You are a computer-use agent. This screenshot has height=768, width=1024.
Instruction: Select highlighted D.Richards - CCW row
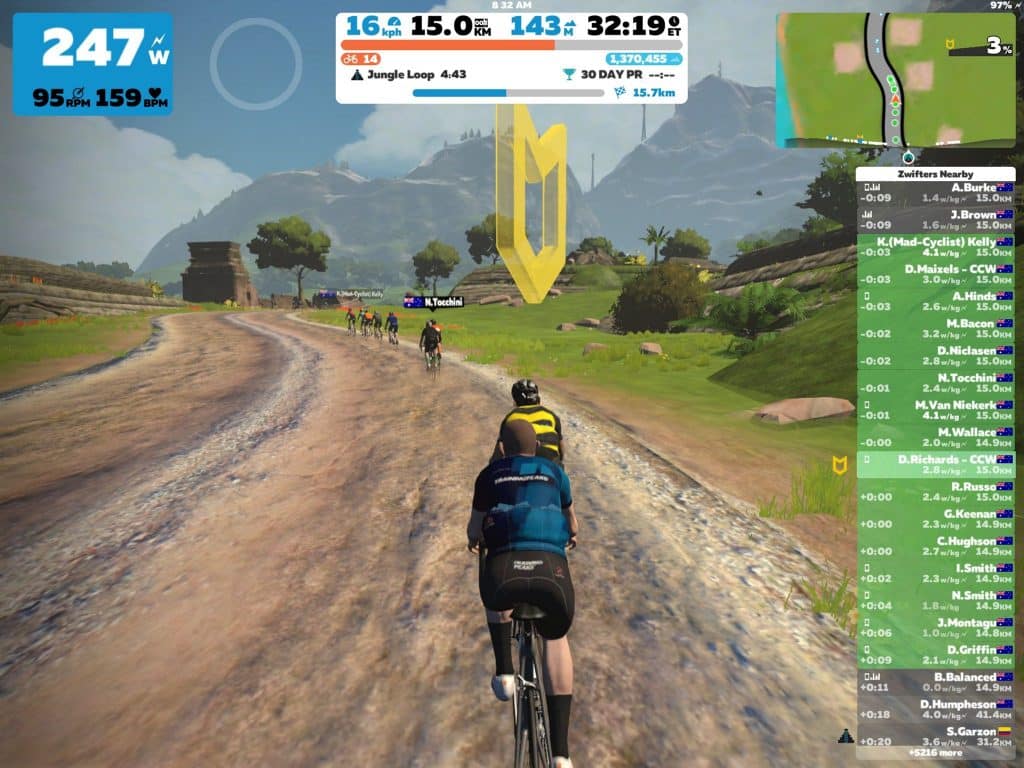[936, 464]
